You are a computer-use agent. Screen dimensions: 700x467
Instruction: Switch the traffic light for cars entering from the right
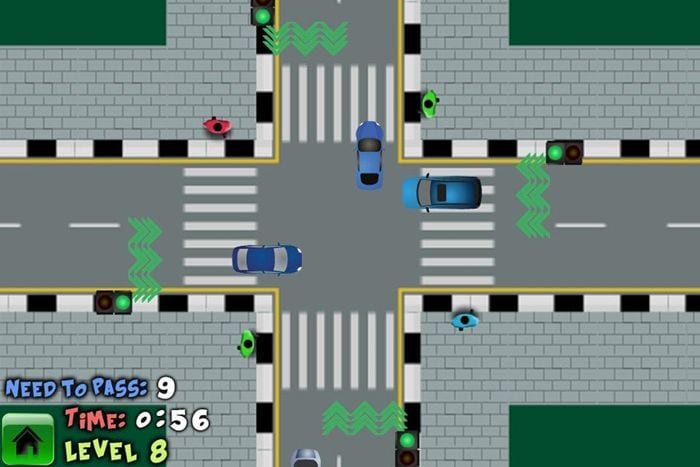tap(564, 152)
